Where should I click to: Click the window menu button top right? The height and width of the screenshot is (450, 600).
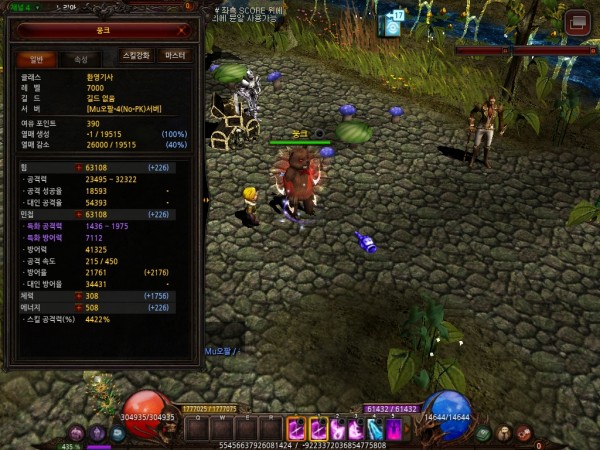(x=577, y=22)
